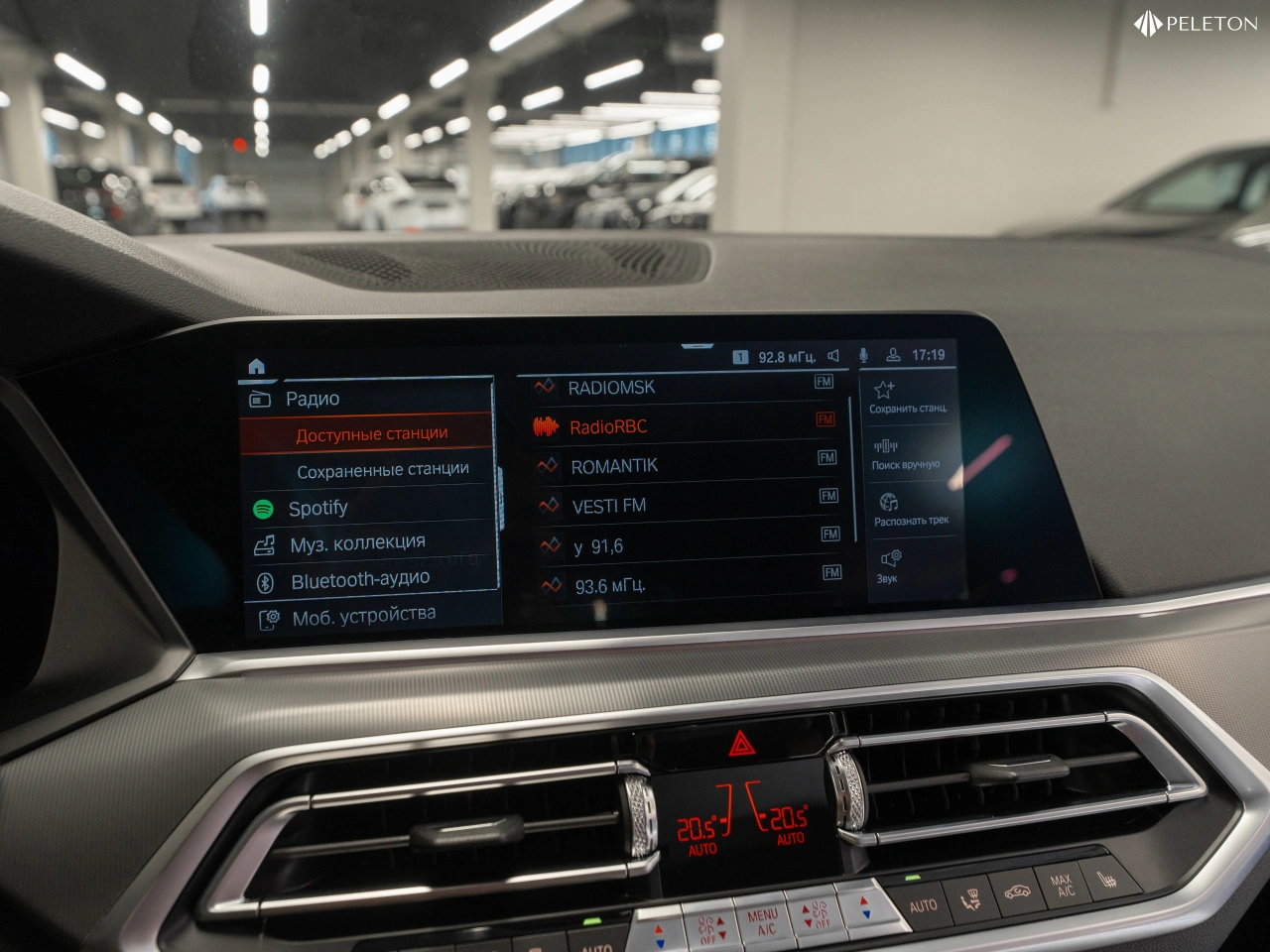This screenshot has height=952, width=1270.
Task: Choose Spotify as the audio source
Action: [317, 509]
